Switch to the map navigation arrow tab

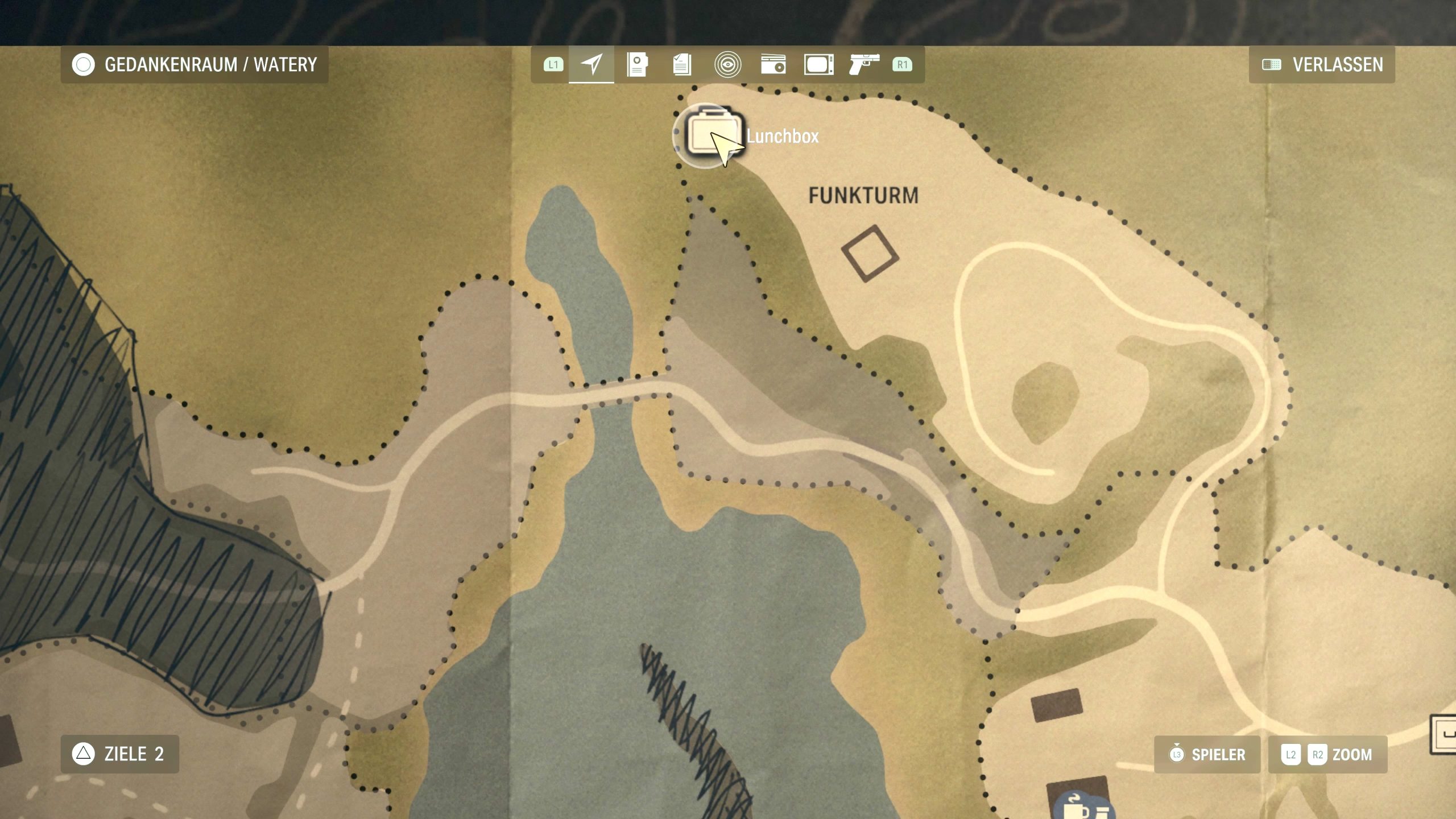591,64
